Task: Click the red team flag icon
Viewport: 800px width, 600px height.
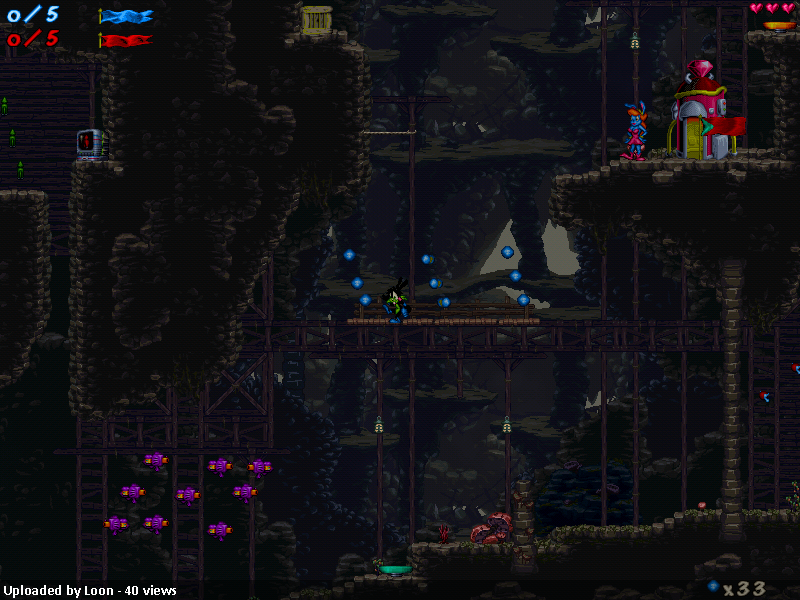Action: pyautogui.click(x=126, y=41)
